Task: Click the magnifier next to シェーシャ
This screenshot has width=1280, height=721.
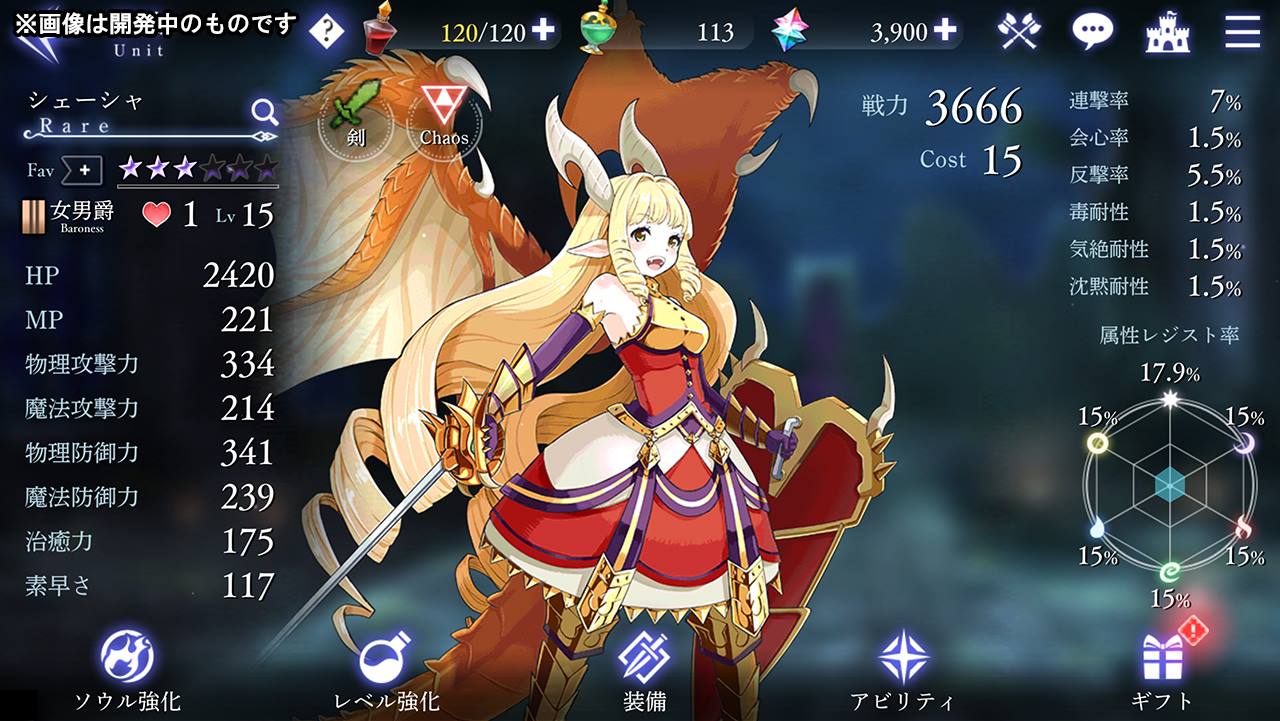Action: (264, 110)
